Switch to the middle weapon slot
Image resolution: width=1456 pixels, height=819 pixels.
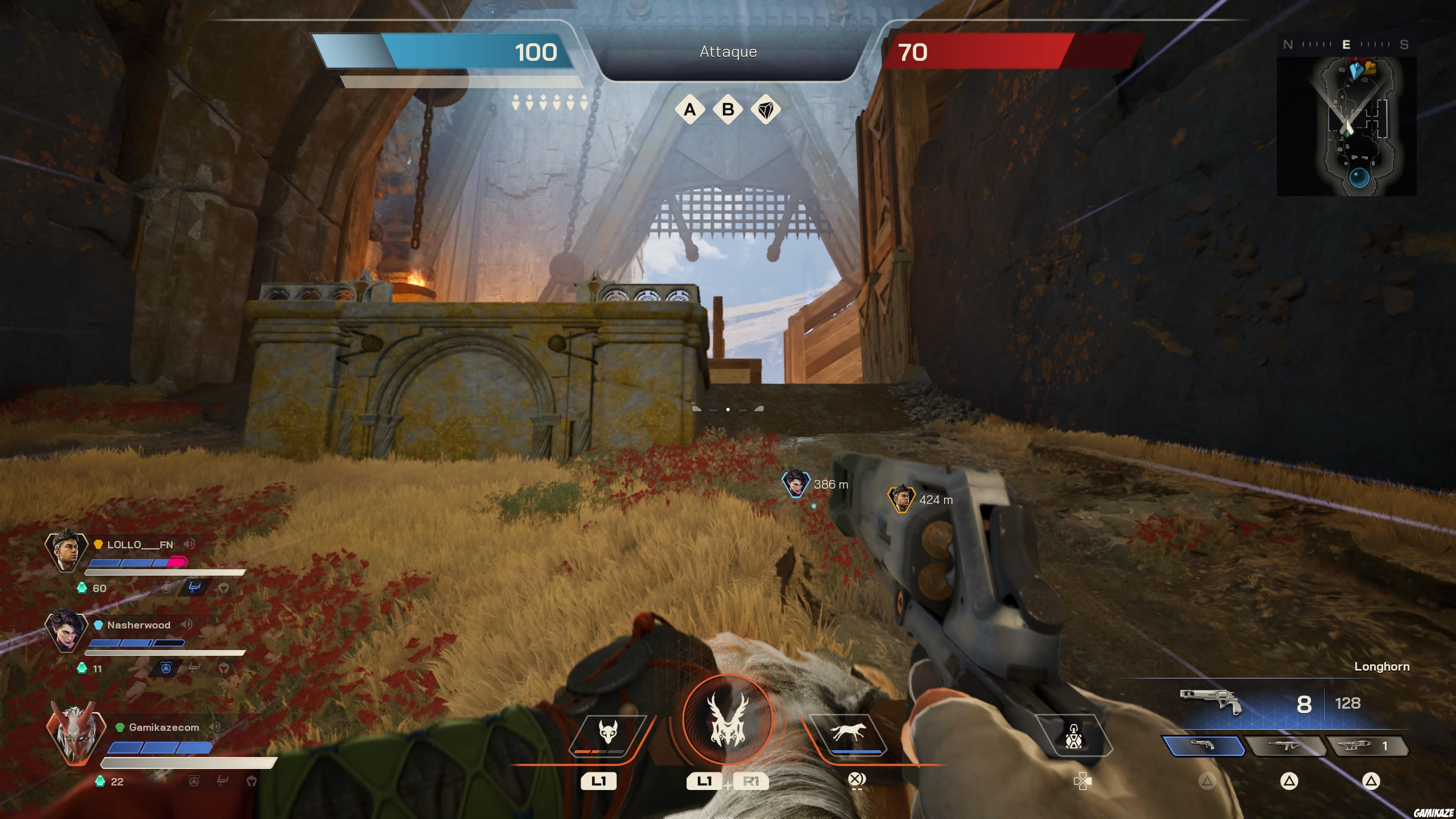[x=1286, y=746]
